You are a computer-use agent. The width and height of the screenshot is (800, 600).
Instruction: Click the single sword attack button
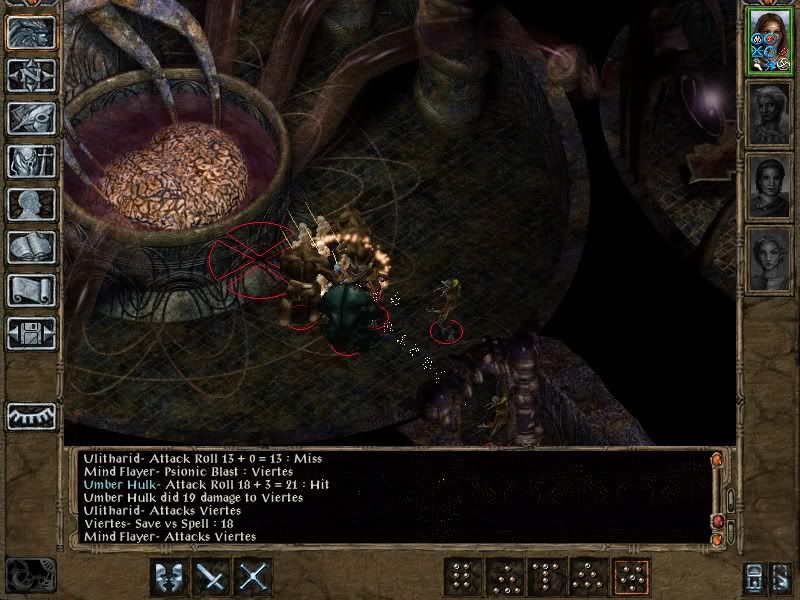click(212, 577)
